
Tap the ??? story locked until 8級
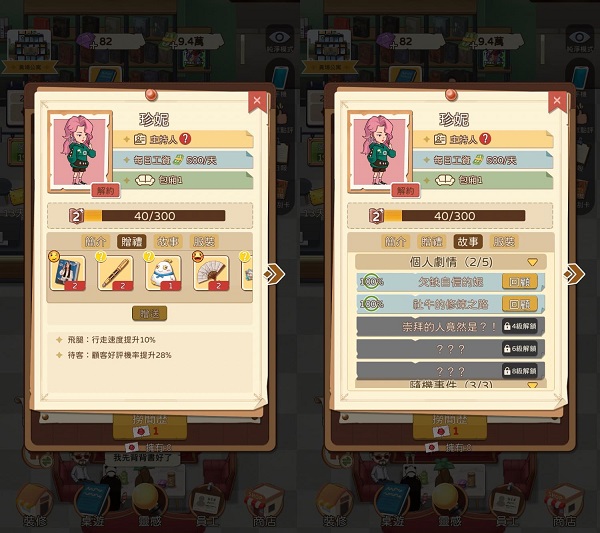[x=450, y=370]
